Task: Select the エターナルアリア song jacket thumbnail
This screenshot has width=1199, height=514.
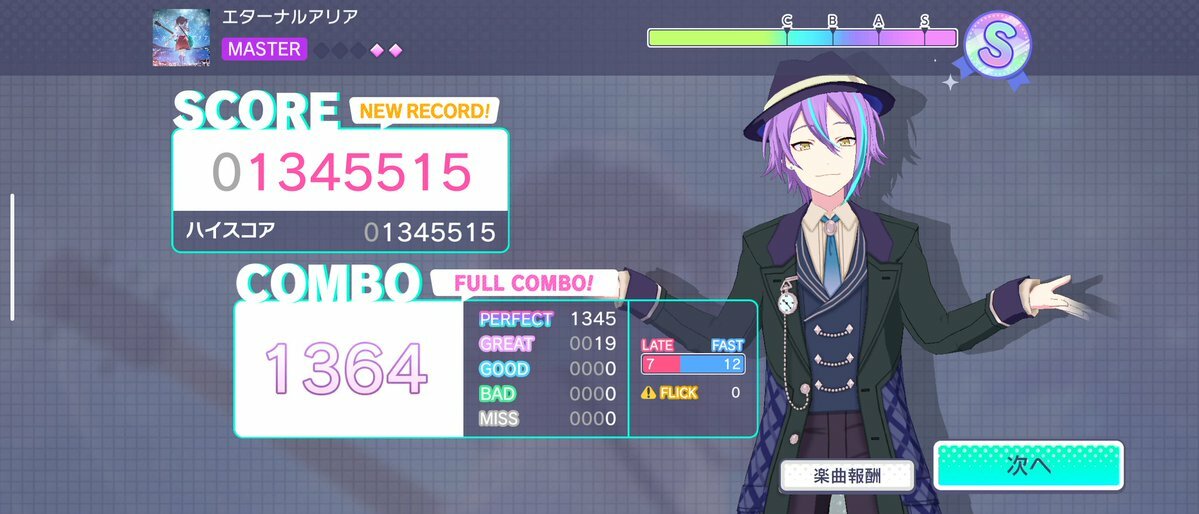Action: (181, 38)
